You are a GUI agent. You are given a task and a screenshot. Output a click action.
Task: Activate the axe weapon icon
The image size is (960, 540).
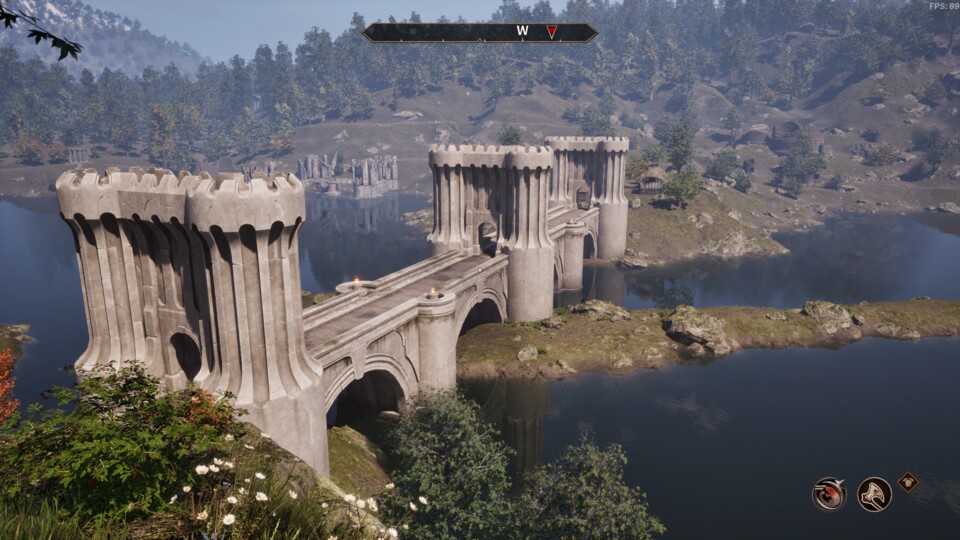click(x=874, y=494)
